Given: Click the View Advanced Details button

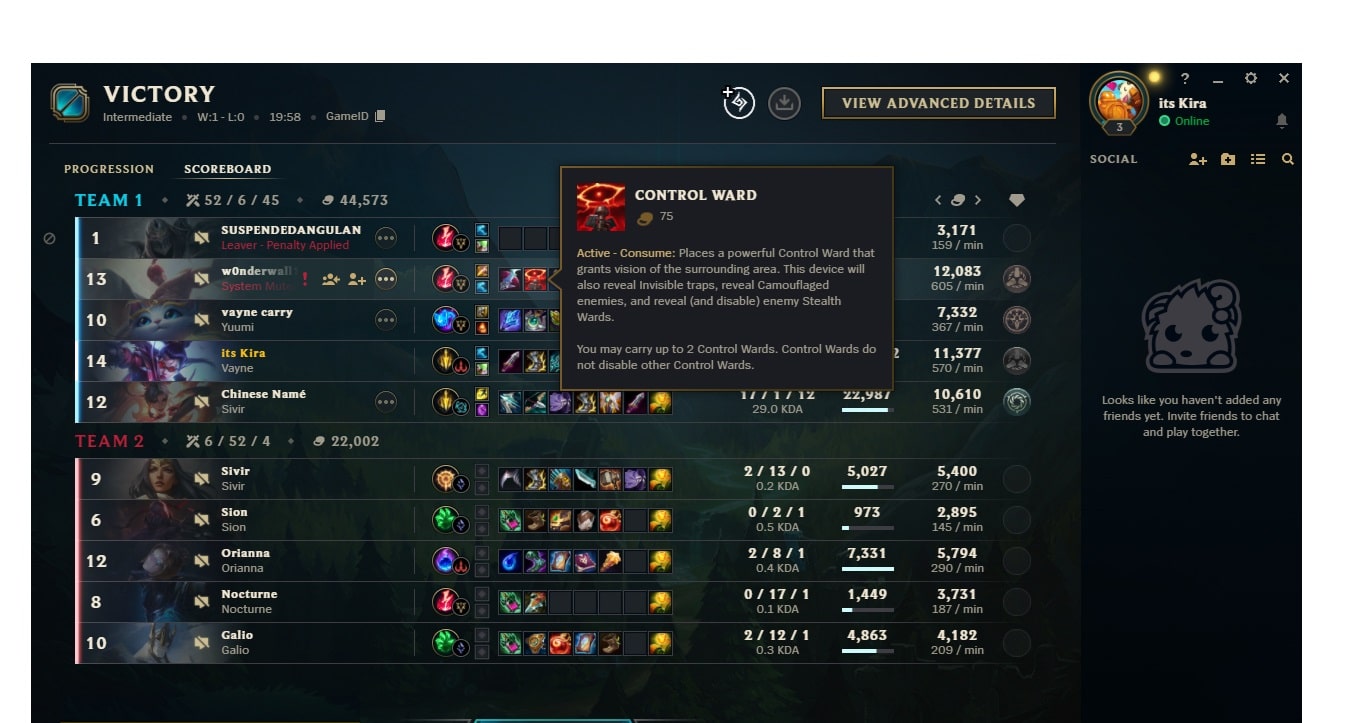Looking at the screenshot, I should [x=938, y=103].
